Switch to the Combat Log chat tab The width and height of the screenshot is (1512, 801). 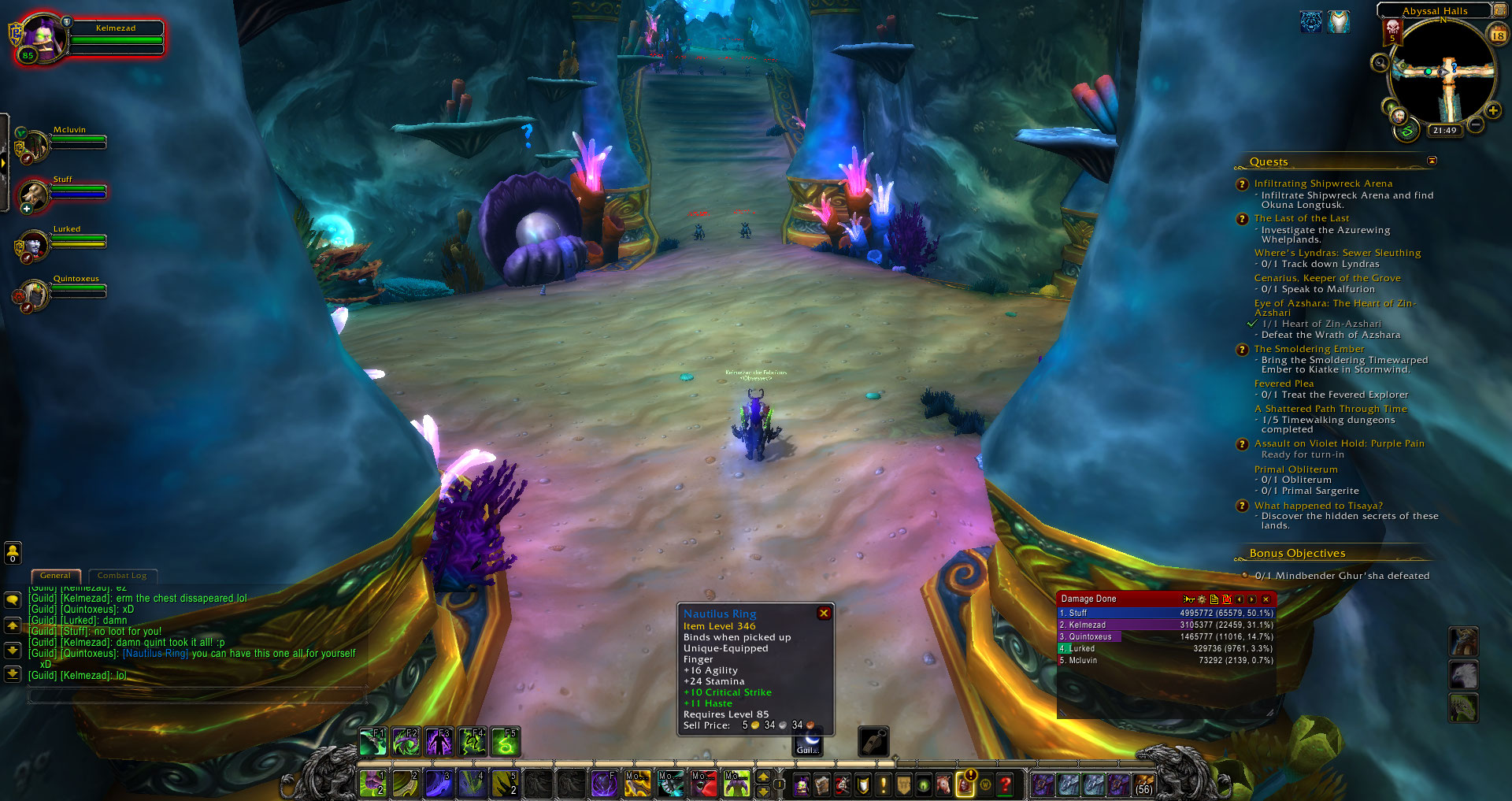(122, 576)
